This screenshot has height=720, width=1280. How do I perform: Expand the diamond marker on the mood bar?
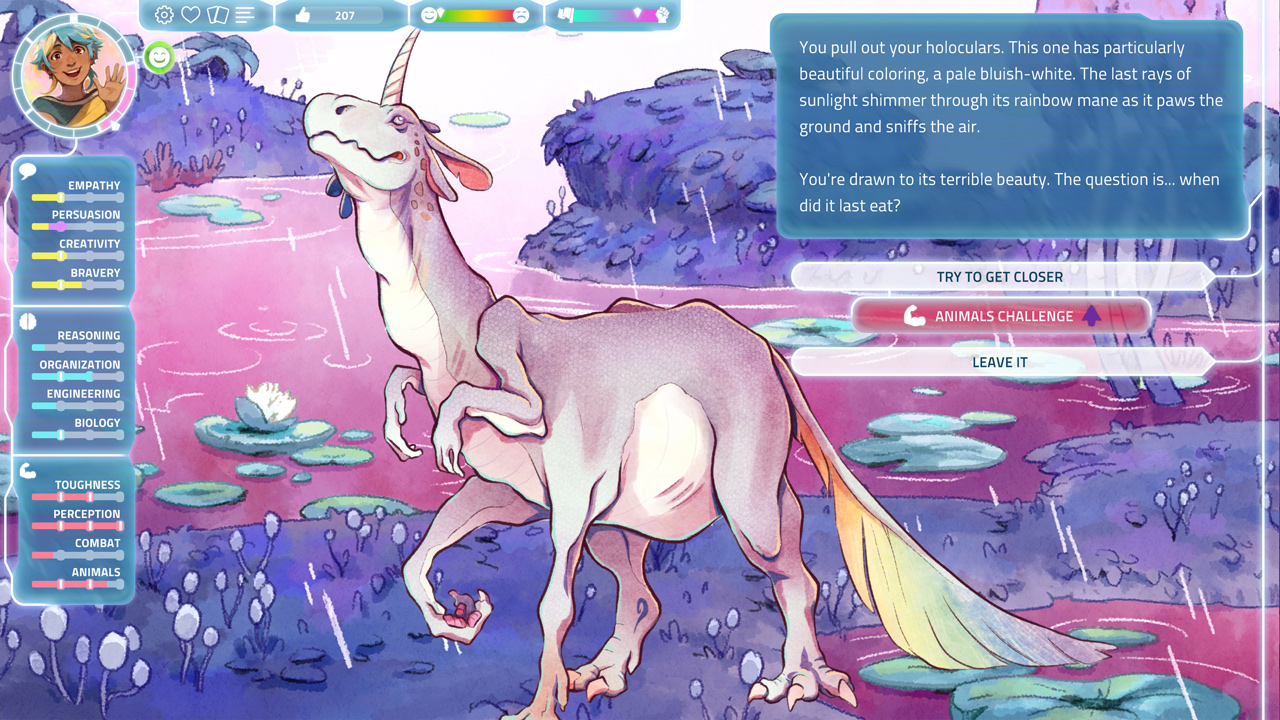pos(442,12)
